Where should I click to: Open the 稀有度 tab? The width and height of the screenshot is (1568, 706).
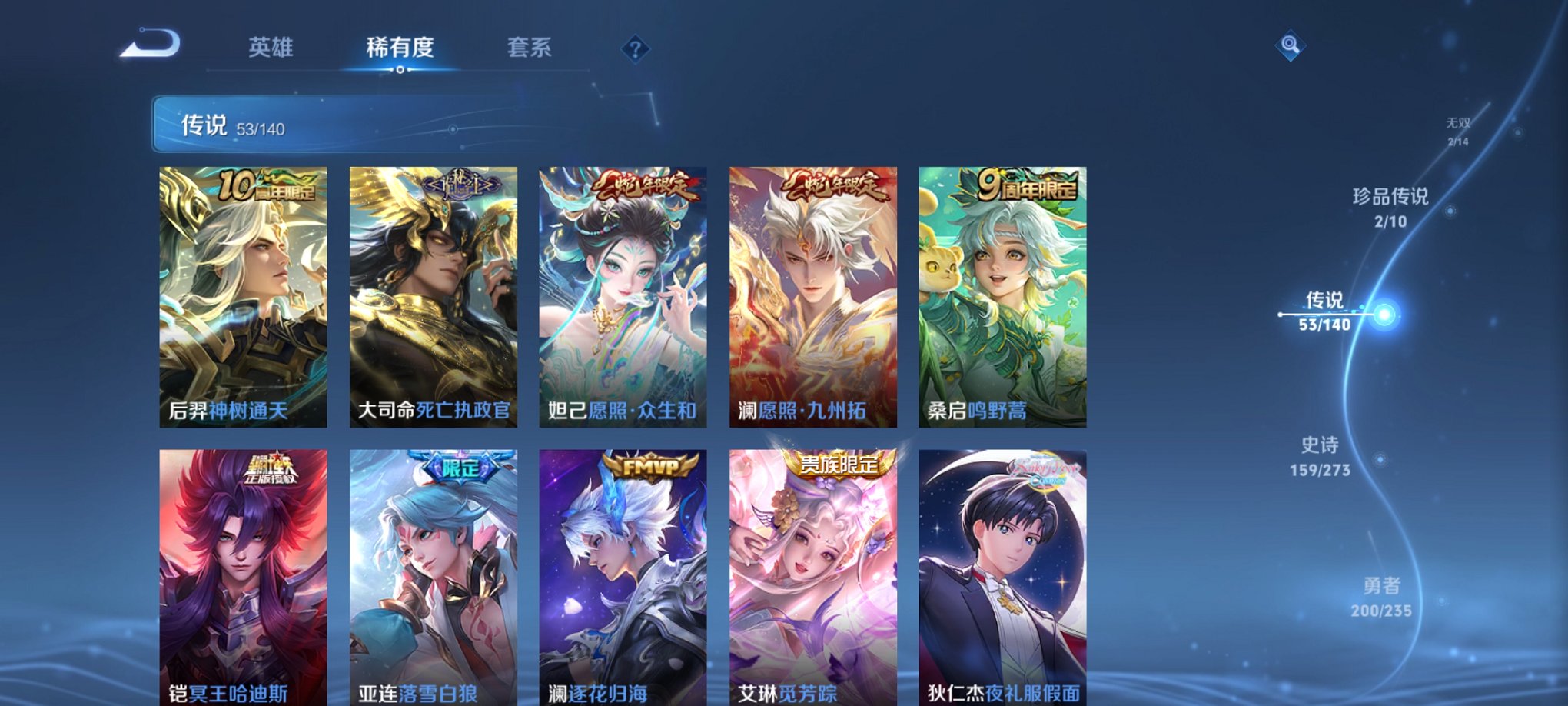(x=398, y=46)
